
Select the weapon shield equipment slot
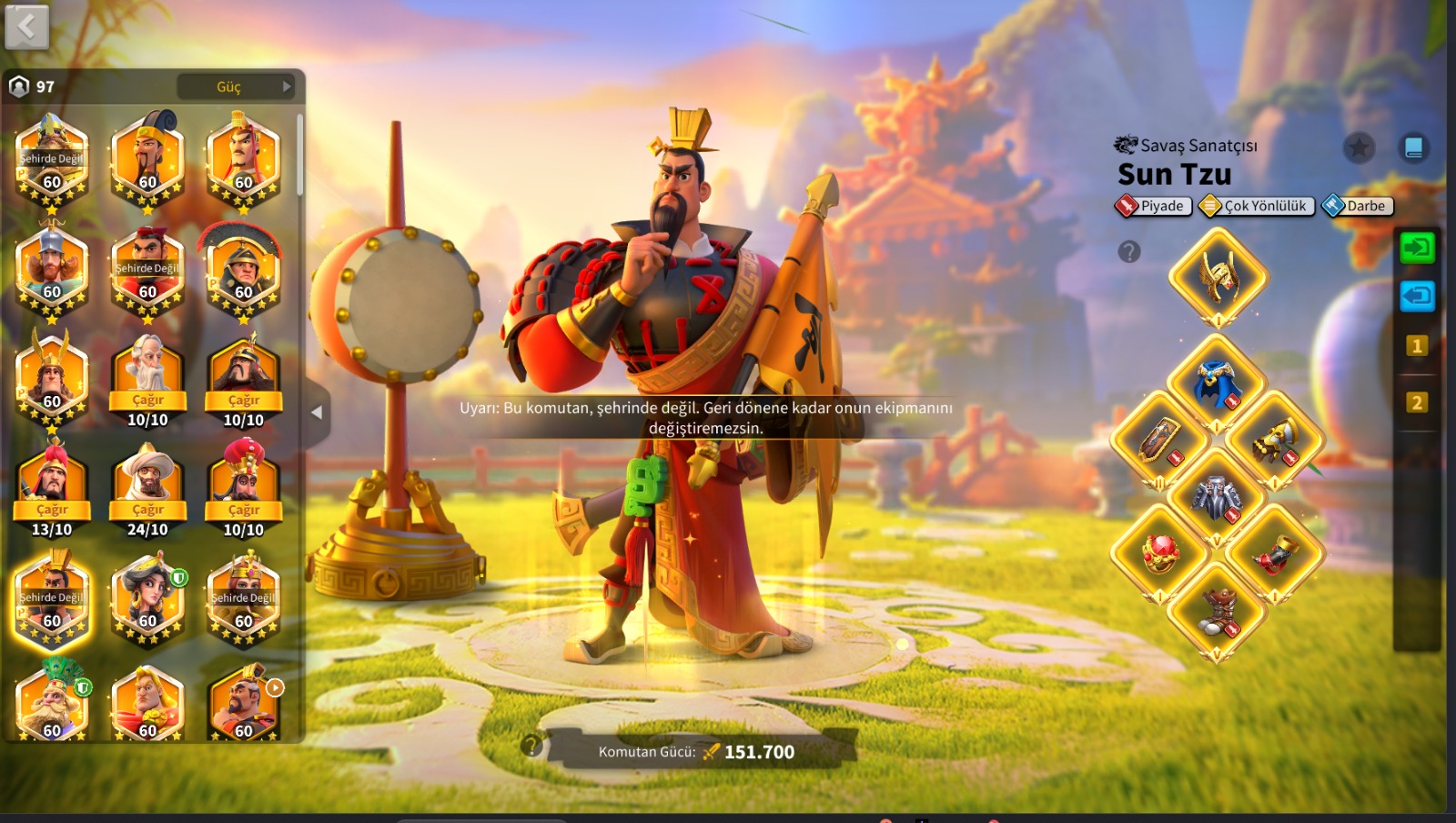point(1161,442)
